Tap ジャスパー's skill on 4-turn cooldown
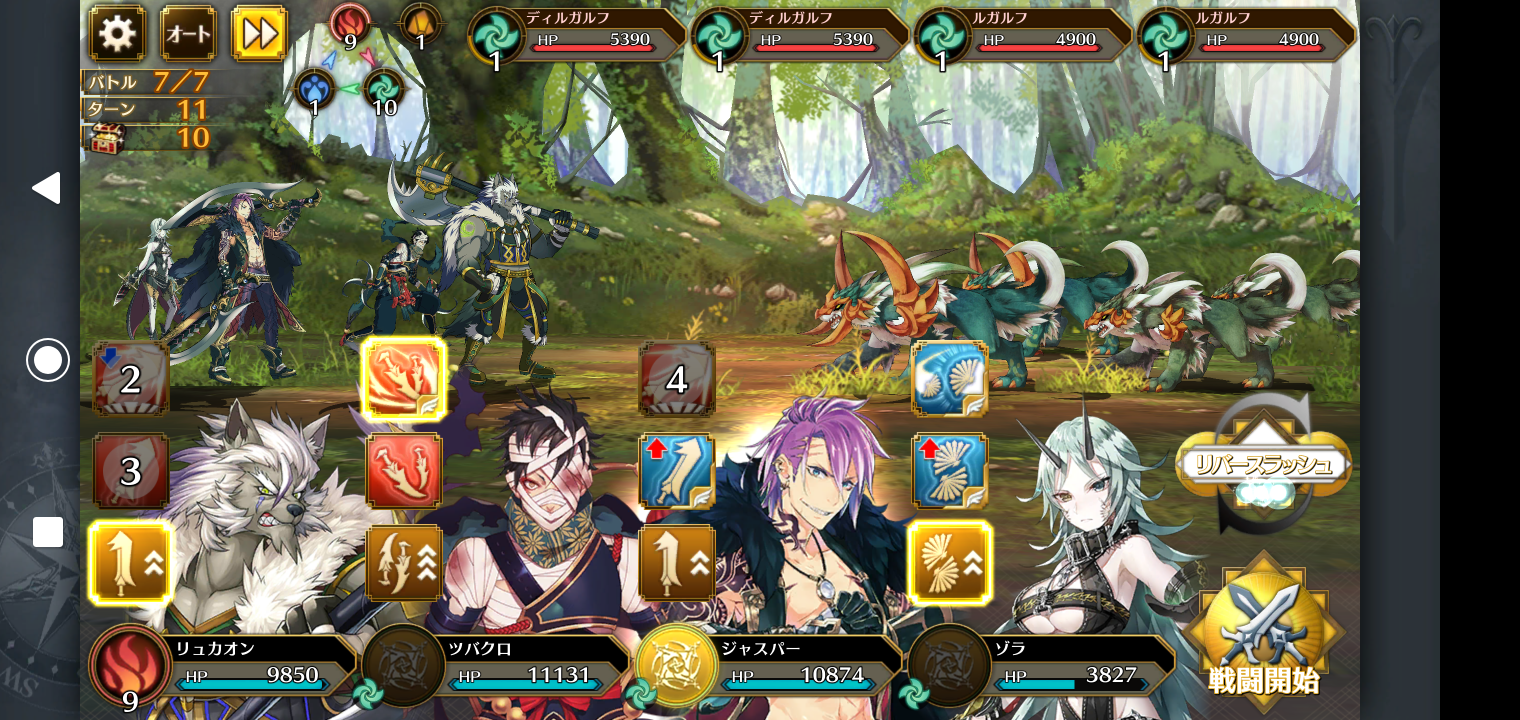This screenshot has width=1520, height=720. (677, 379)
